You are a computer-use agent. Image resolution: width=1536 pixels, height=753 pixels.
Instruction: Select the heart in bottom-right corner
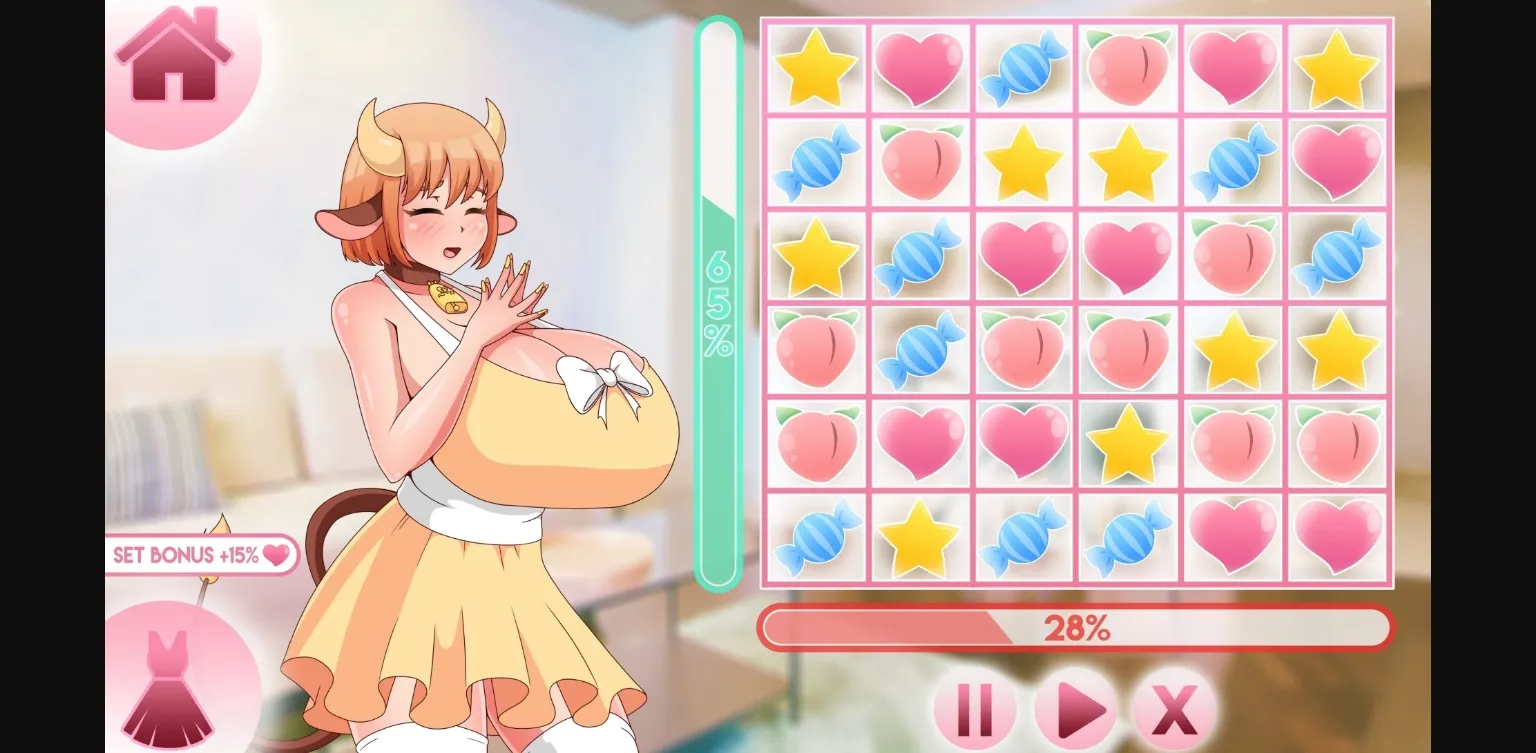coord(1336,540)
